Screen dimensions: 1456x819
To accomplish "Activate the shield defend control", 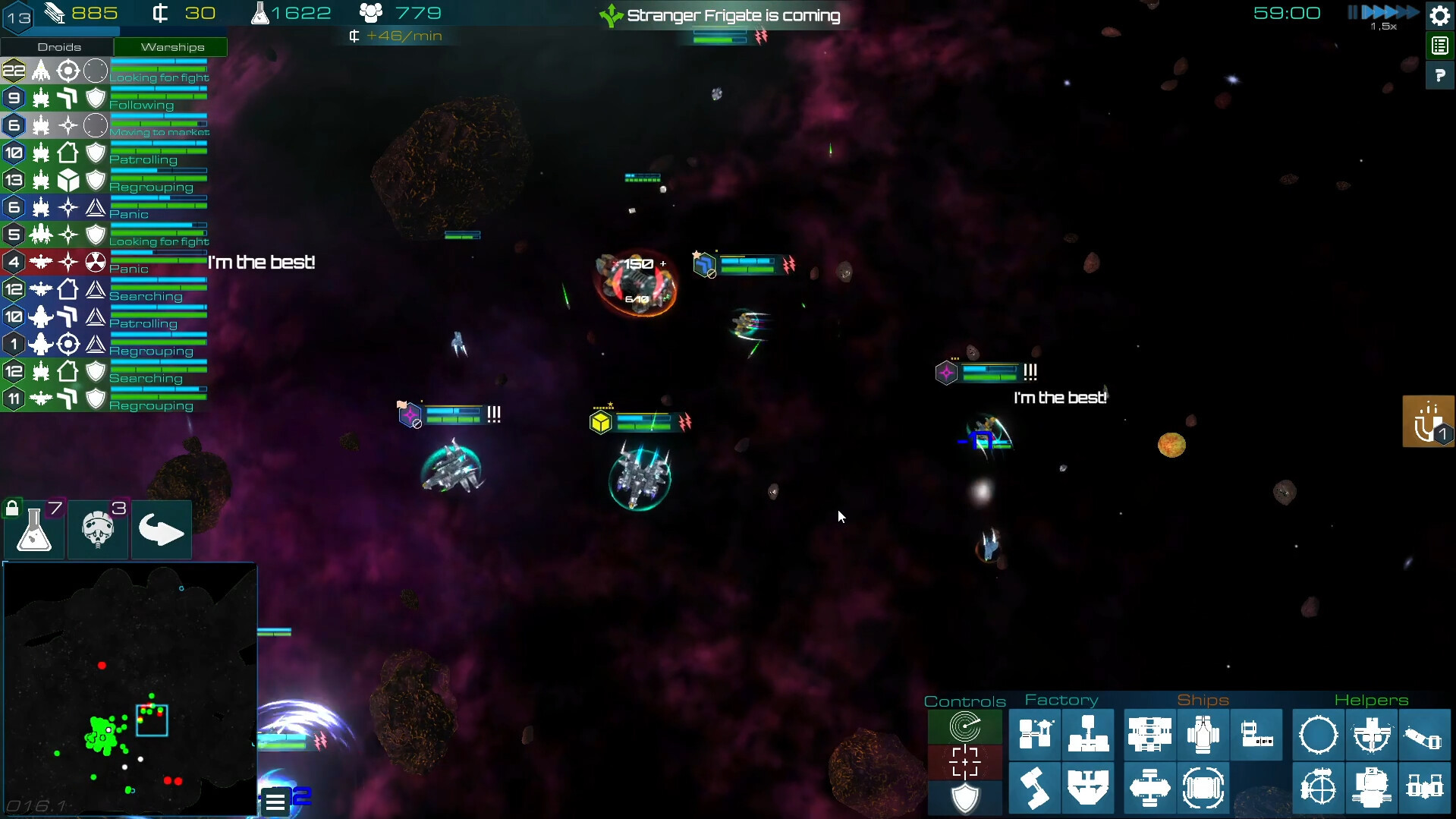I will 965,798.
